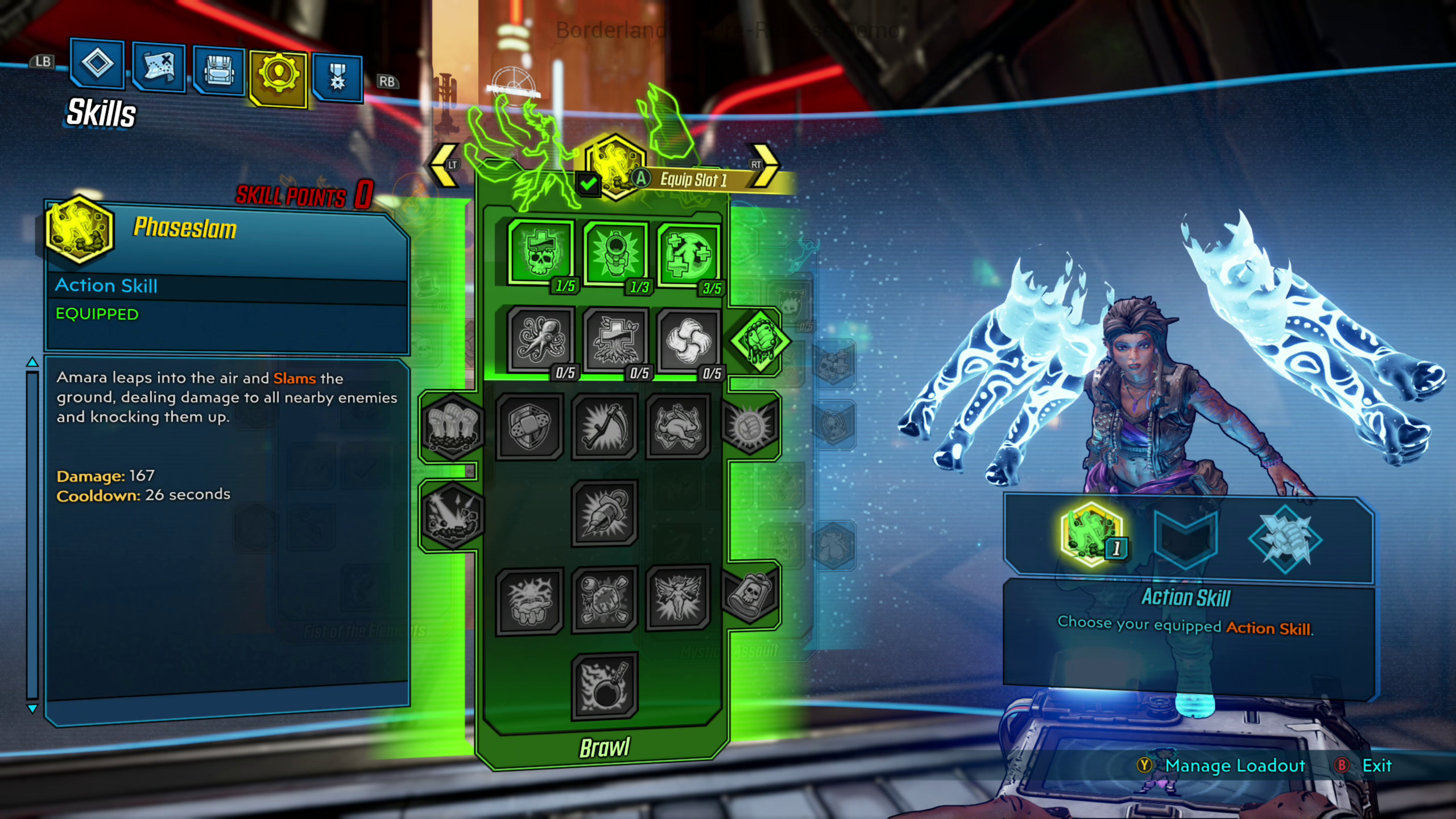Select the tree roots skill icon
The image size is (1456, 819).
(x=615, y=341)
